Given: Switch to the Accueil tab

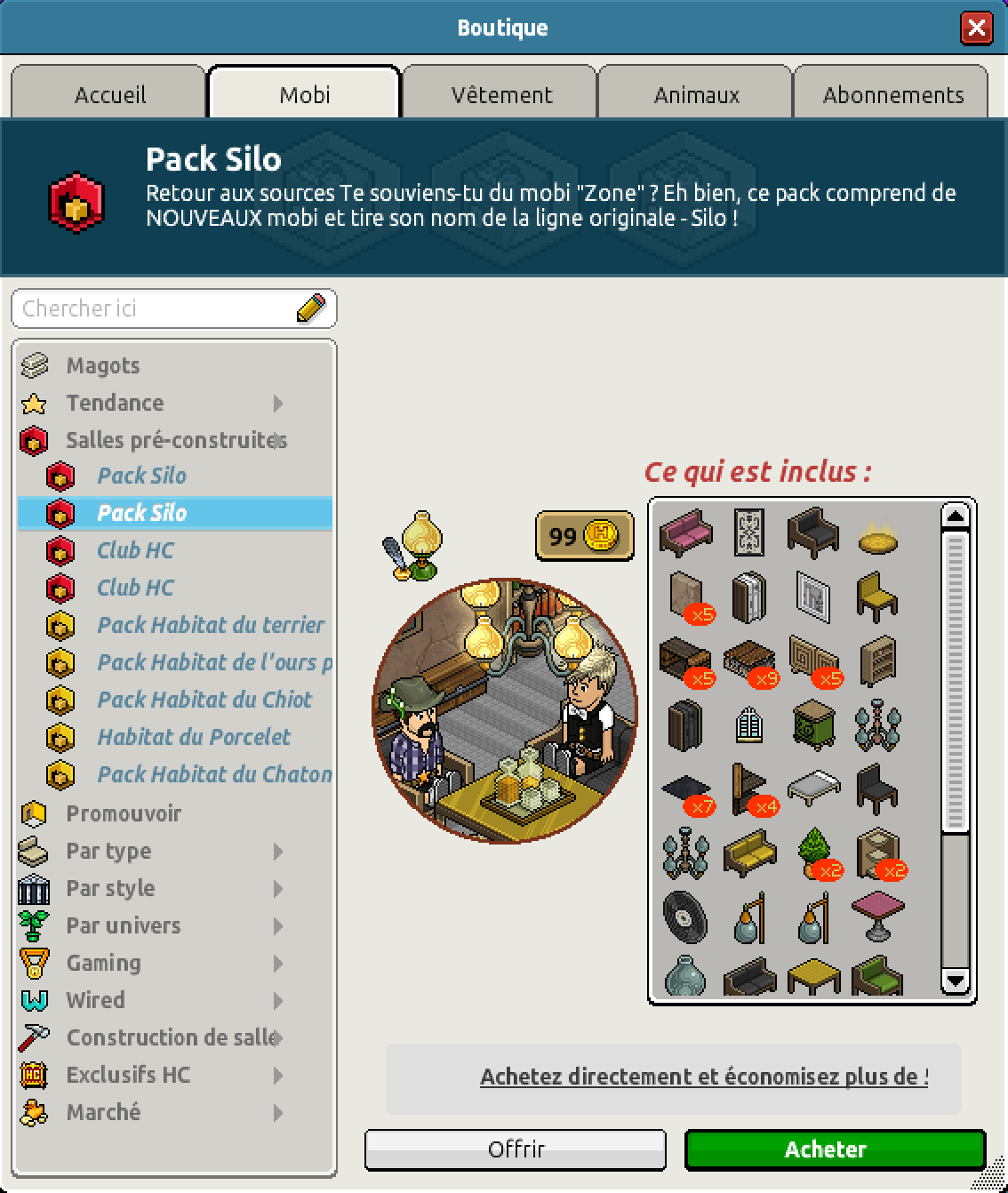Looking at the screenshot, I should pyautogui.click(x=109, y=94).
